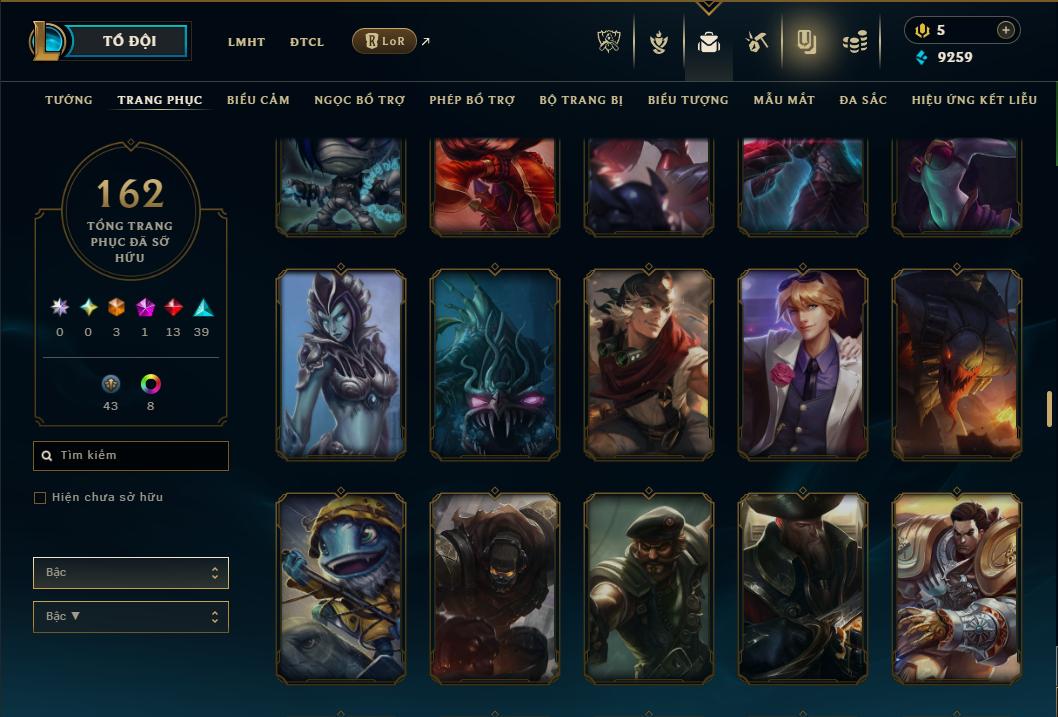Viewport: 1058px width, 717px height.
Task: Open the HIỆU ỨNG KẾT LIỄU tab
Action: pos(976,100)
